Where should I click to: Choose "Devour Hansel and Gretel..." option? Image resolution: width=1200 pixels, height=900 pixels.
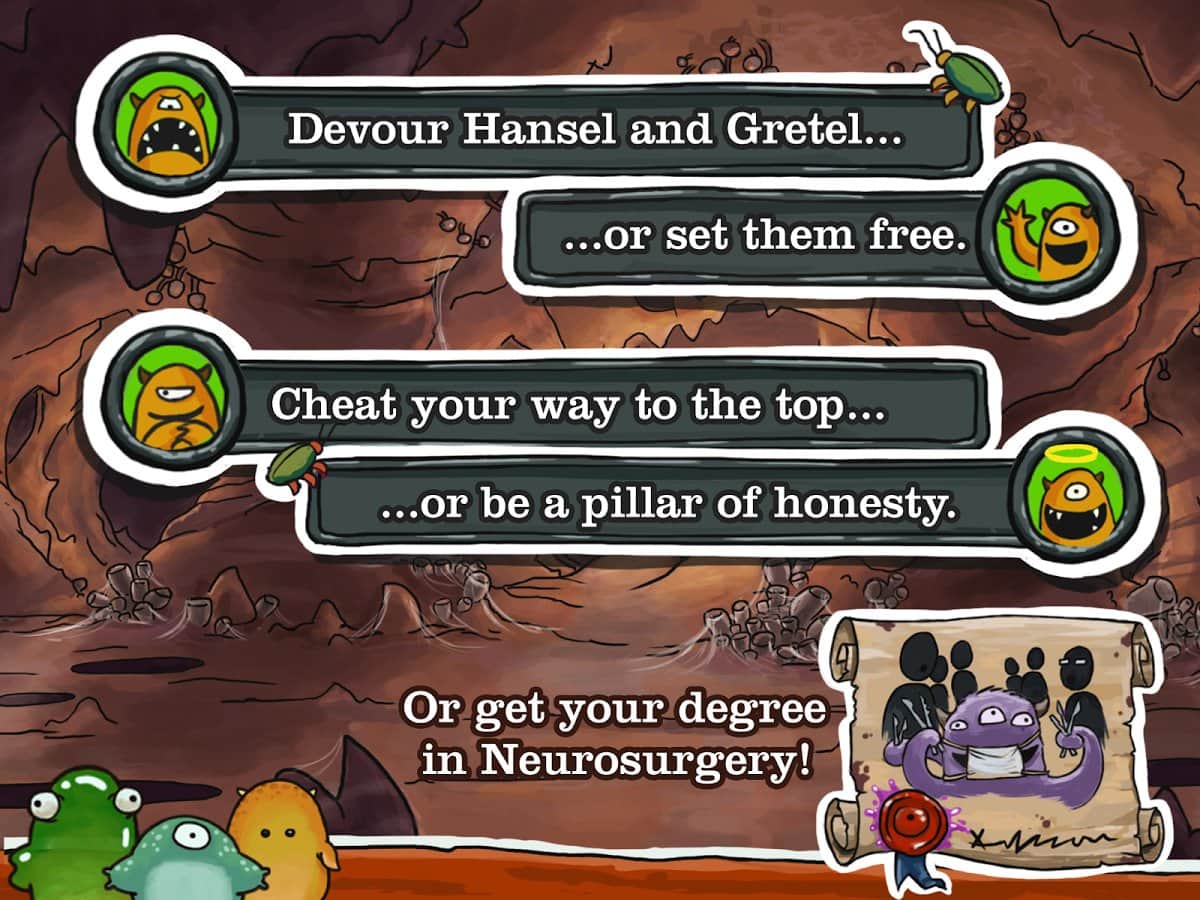tap(595, 132)
